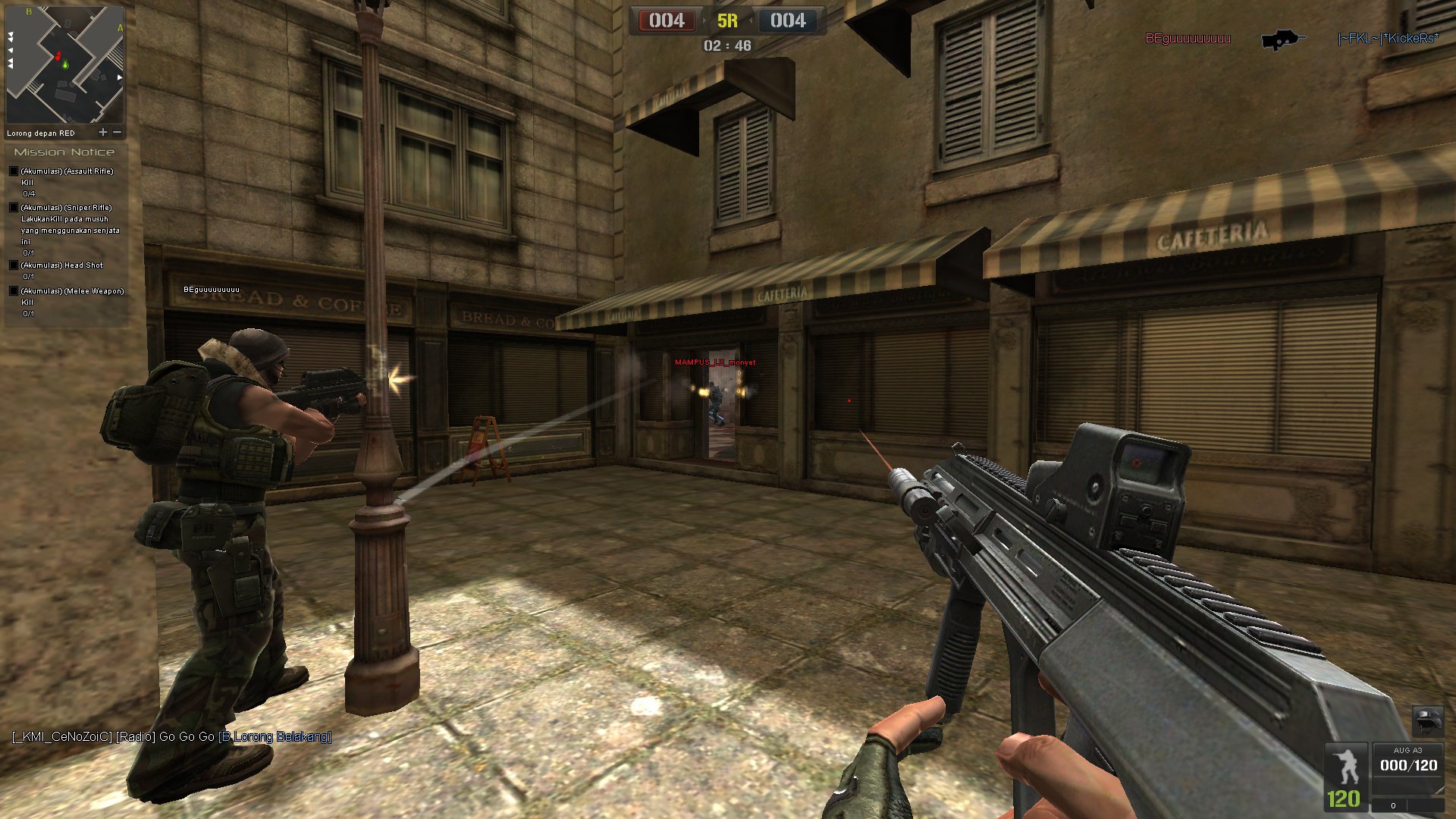The image size is (1456, 819).
Task: Toggle the Melee Weapon Kill mission checkbox
Action: [x=14, y=291]
